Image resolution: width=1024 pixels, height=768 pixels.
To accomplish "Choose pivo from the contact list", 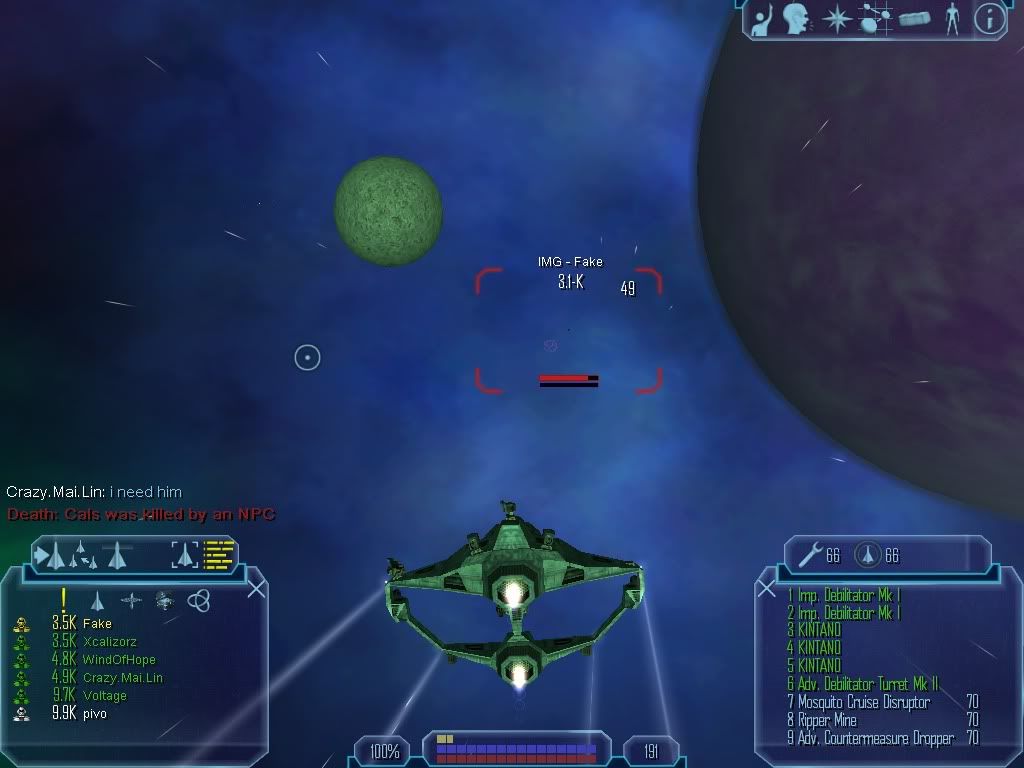I will pos(94,714).
